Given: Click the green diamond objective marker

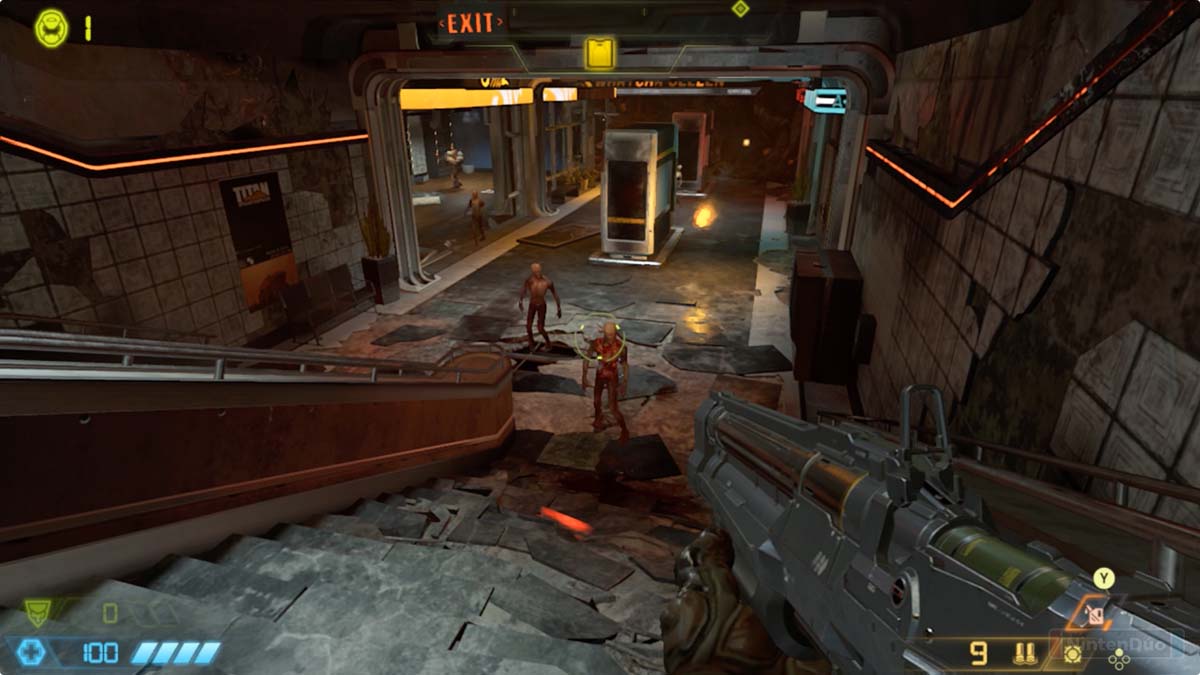Looking at the screenshot, I should point(740,9).
